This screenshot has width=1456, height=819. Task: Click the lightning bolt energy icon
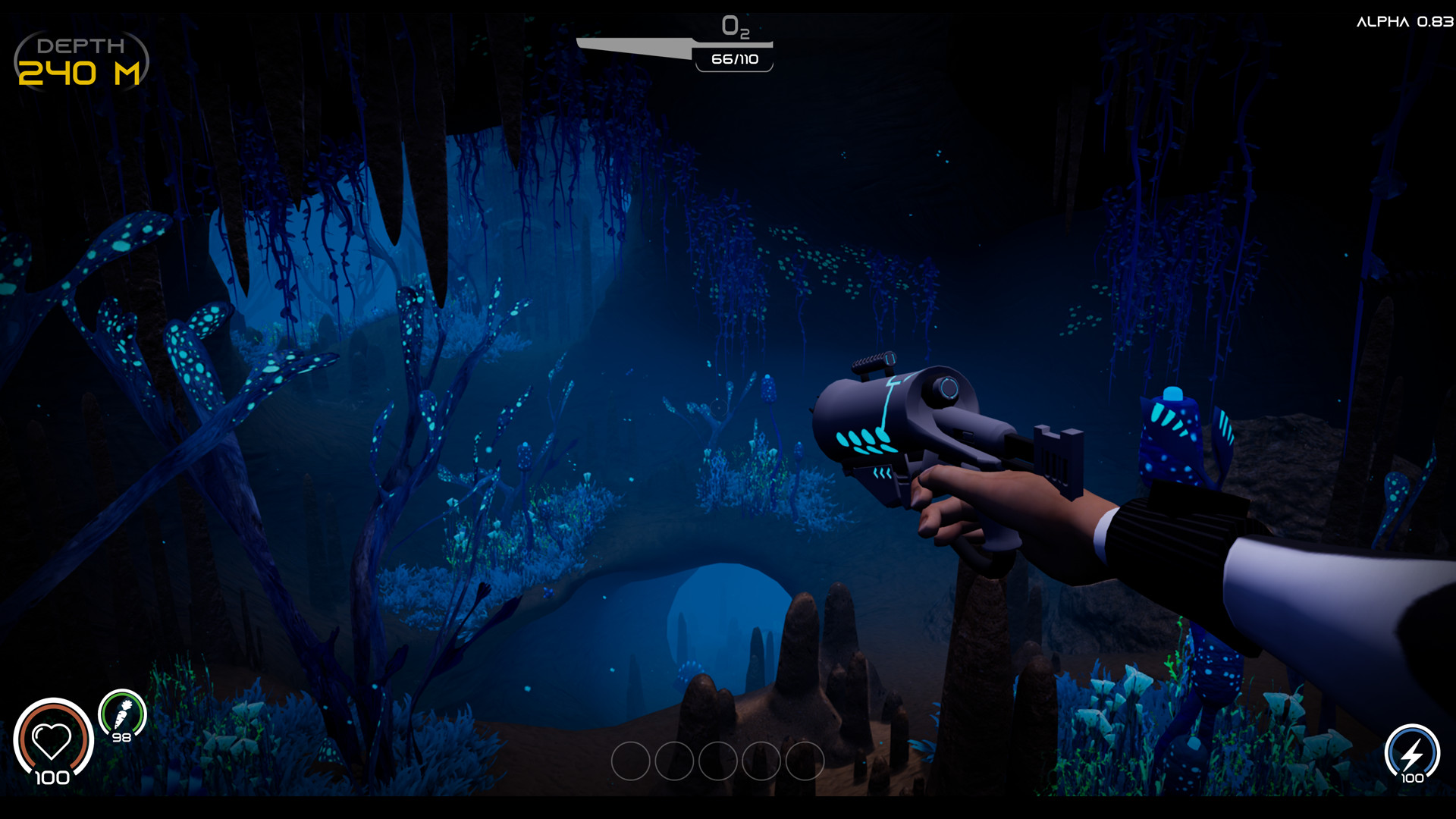[1411, 753]
